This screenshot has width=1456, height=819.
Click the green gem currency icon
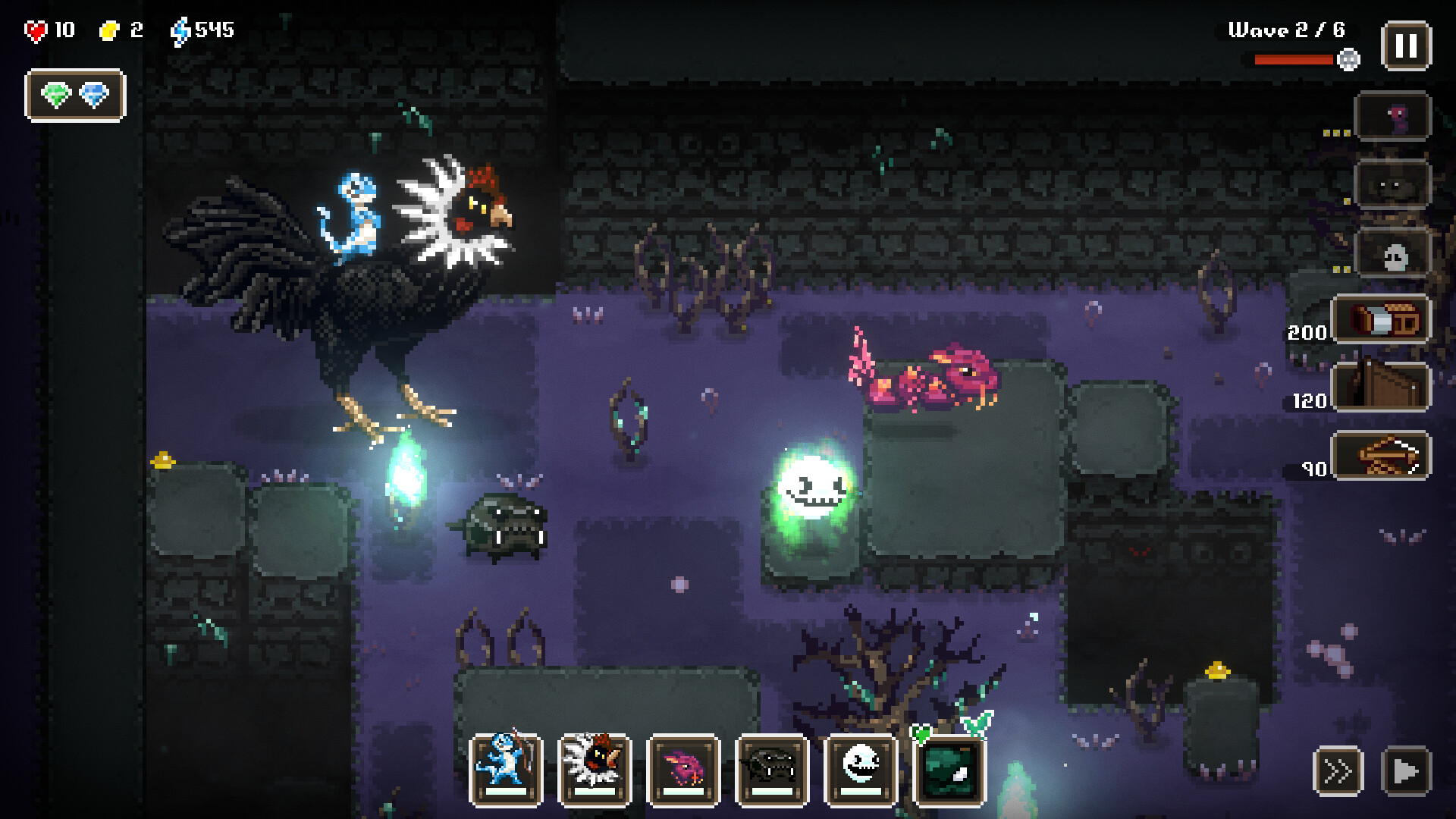55,96
